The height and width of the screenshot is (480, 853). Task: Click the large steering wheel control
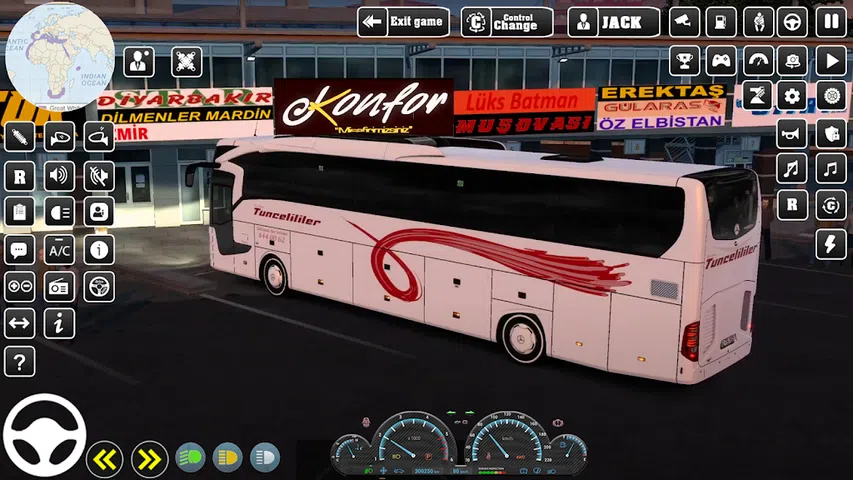click(x=44, y=436)
